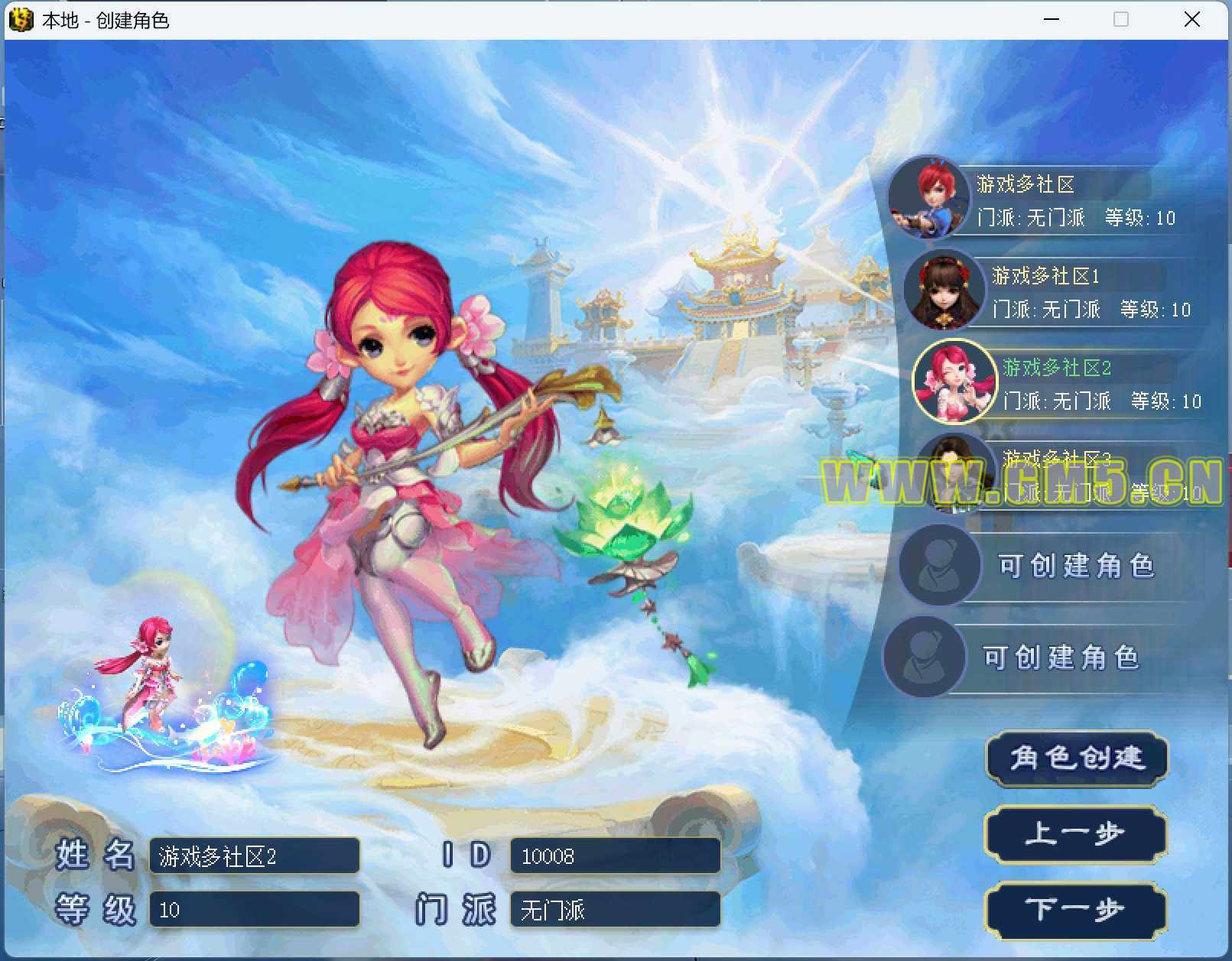This screenshot has width=1232, height=961.
Task: Click the 姓名 name input field
Action: click(255, 856)
